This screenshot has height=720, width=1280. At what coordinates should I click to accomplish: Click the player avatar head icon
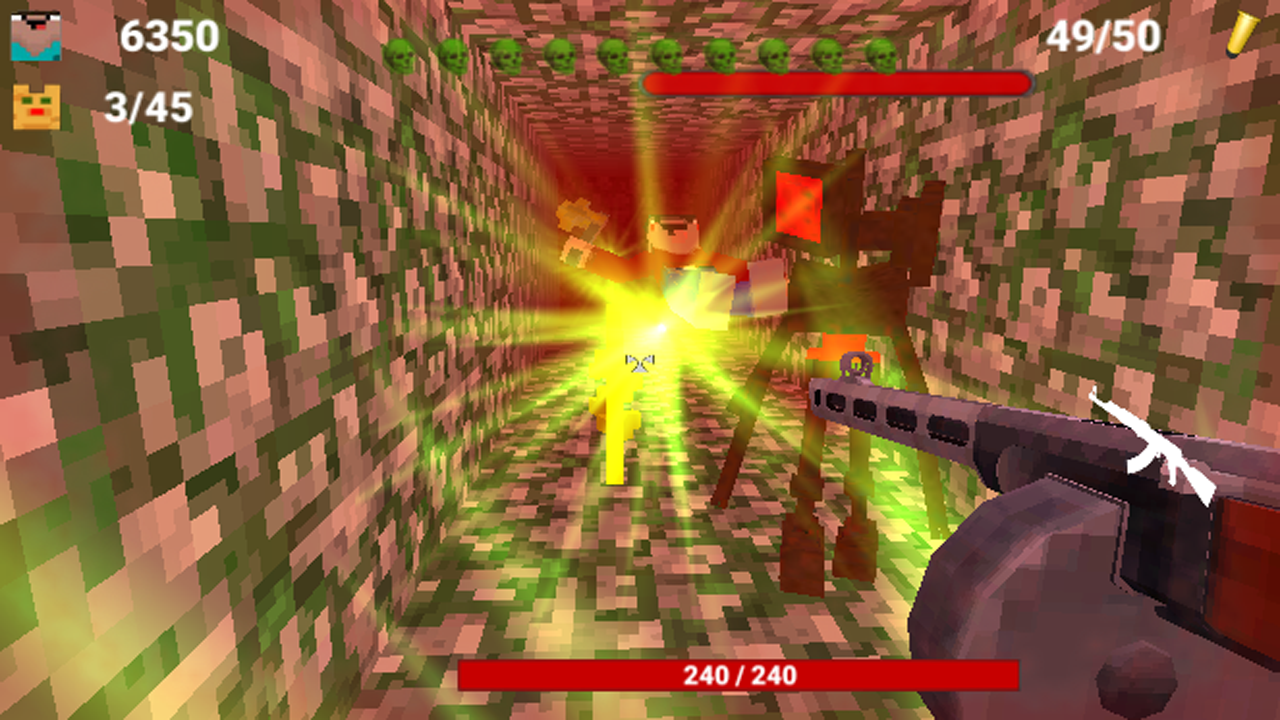pyautogui.click(x=38, y=38)
